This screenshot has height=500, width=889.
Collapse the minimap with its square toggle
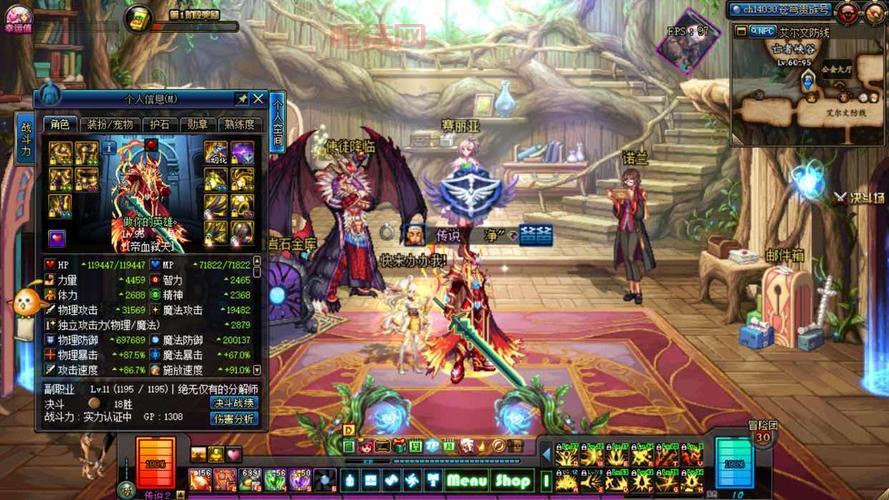coord(741,32)
